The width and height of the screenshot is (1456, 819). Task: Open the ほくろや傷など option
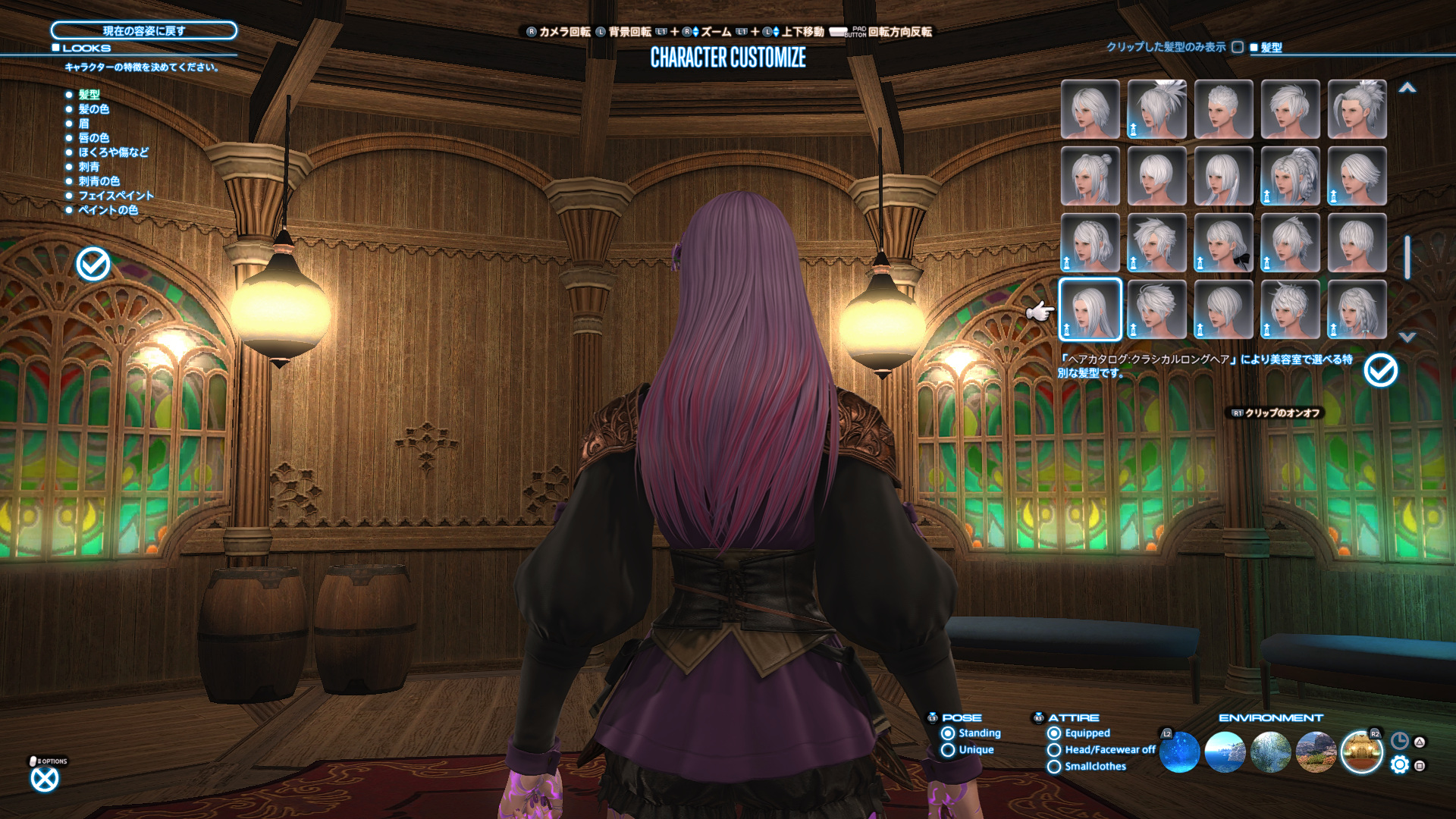[x=113, y=152]
